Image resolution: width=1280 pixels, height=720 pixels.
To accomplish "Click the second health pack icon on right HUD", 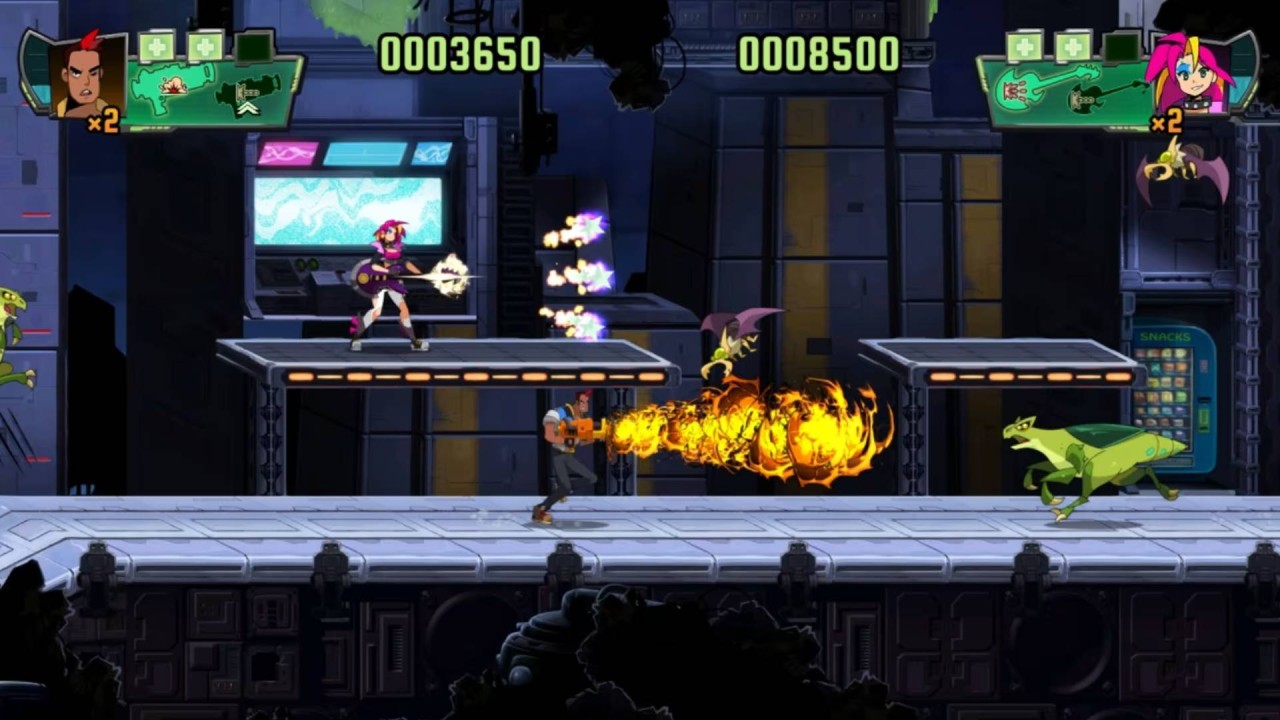I will pyautogui.click(x=1075, y=45).
